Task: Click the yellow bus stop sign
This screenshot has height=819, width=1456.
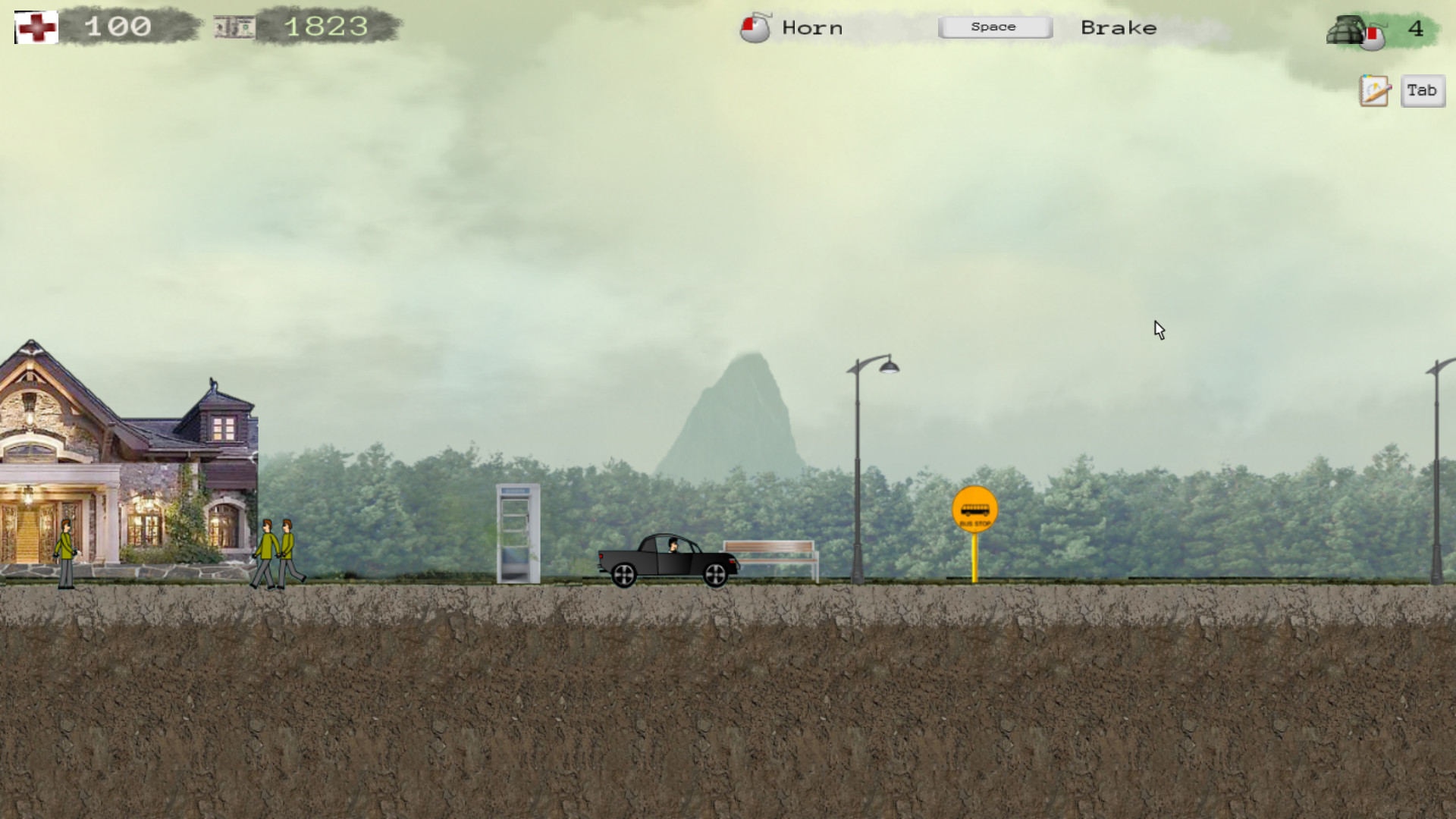Action: coord(975,509)
